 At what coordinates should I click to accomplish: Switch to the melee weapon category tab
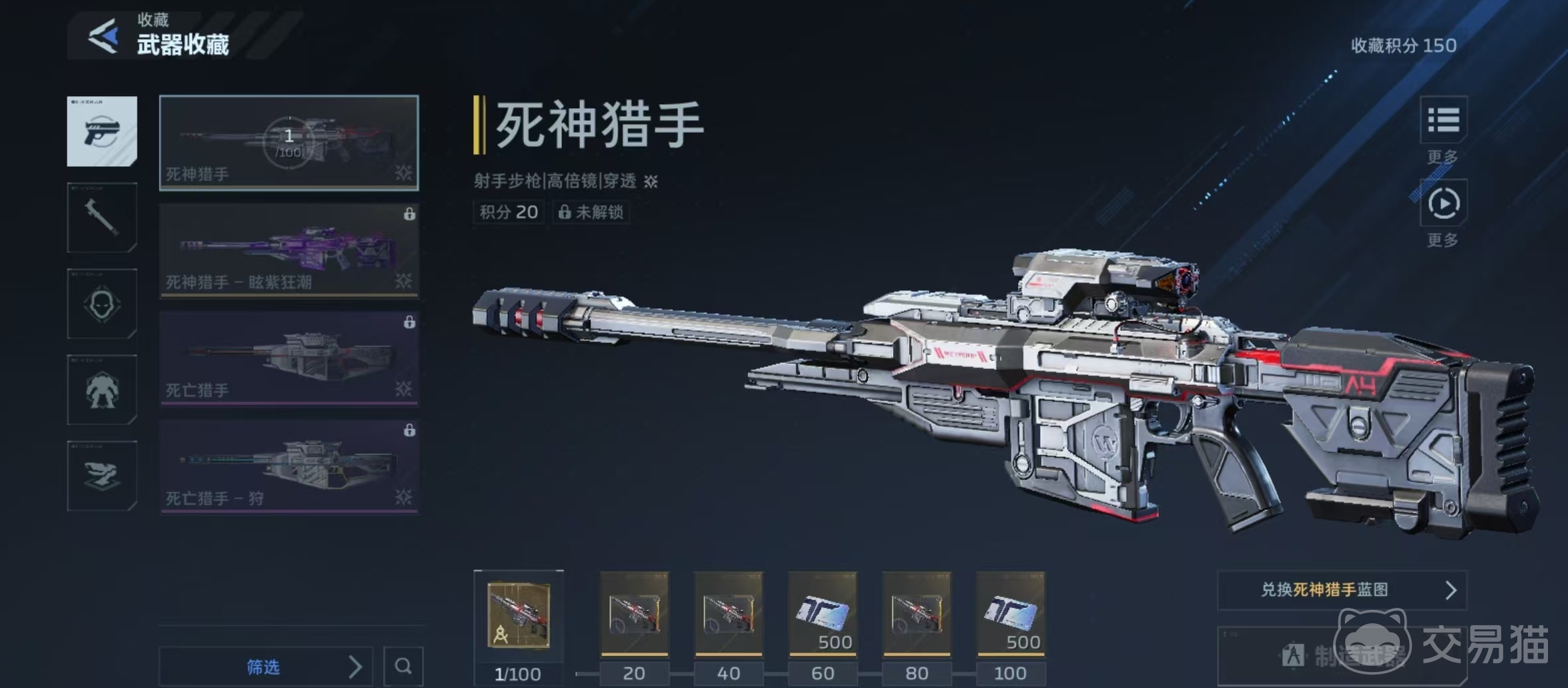(102, 218)
